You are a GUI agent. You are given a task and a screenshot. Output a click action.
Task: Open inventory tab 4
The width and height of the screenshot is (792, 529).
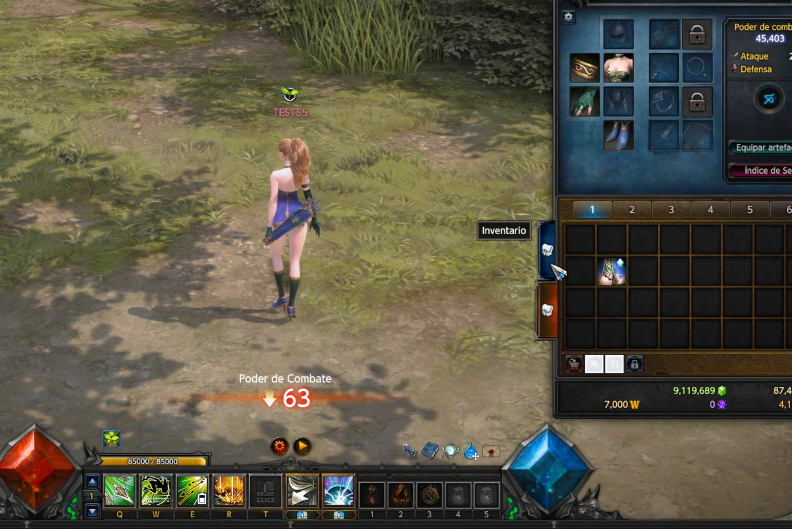pyautogui.click(x=710, y=210)
